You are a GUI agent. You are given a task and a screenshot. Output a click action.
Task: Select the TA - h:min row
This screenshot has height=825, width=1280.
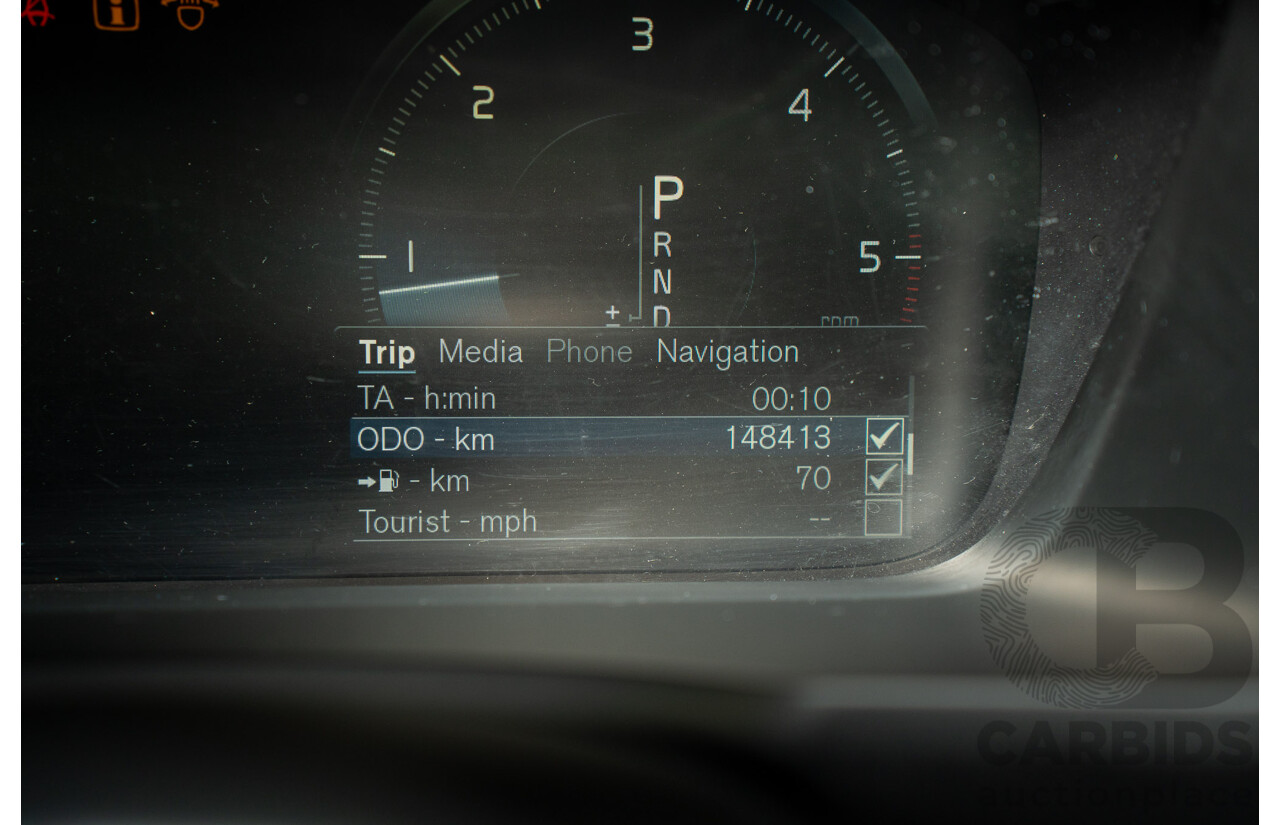coord(594,399)
